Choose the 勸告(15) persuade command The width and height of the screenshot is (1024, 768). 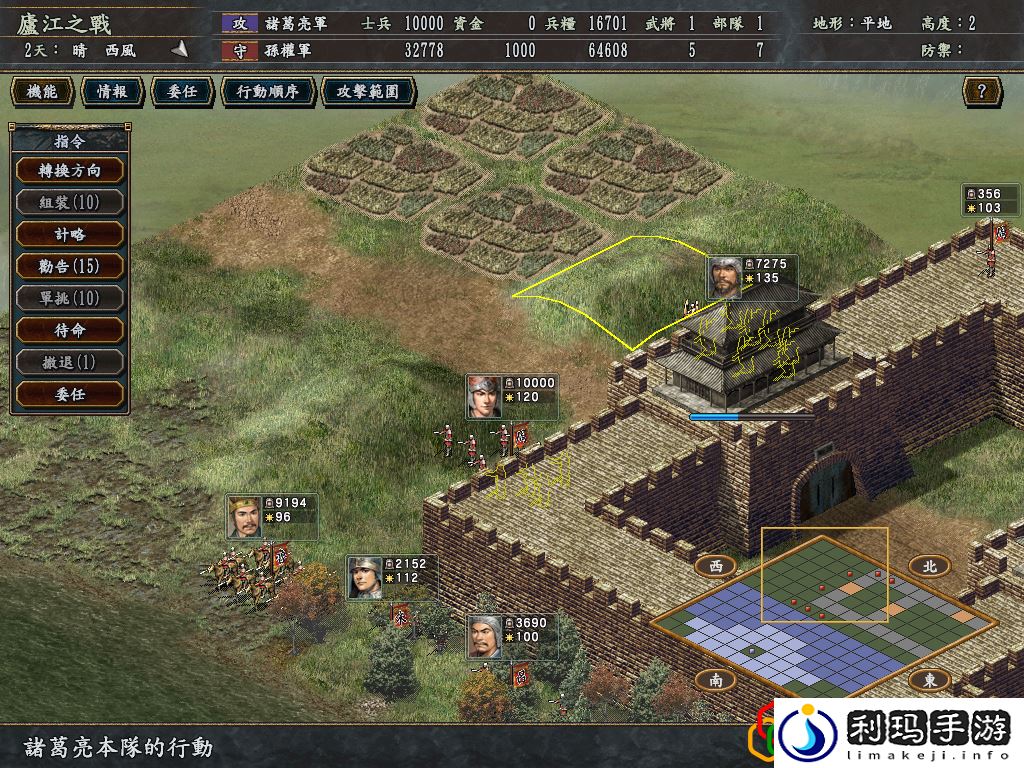pyautogui.click(x=70, y=266)
